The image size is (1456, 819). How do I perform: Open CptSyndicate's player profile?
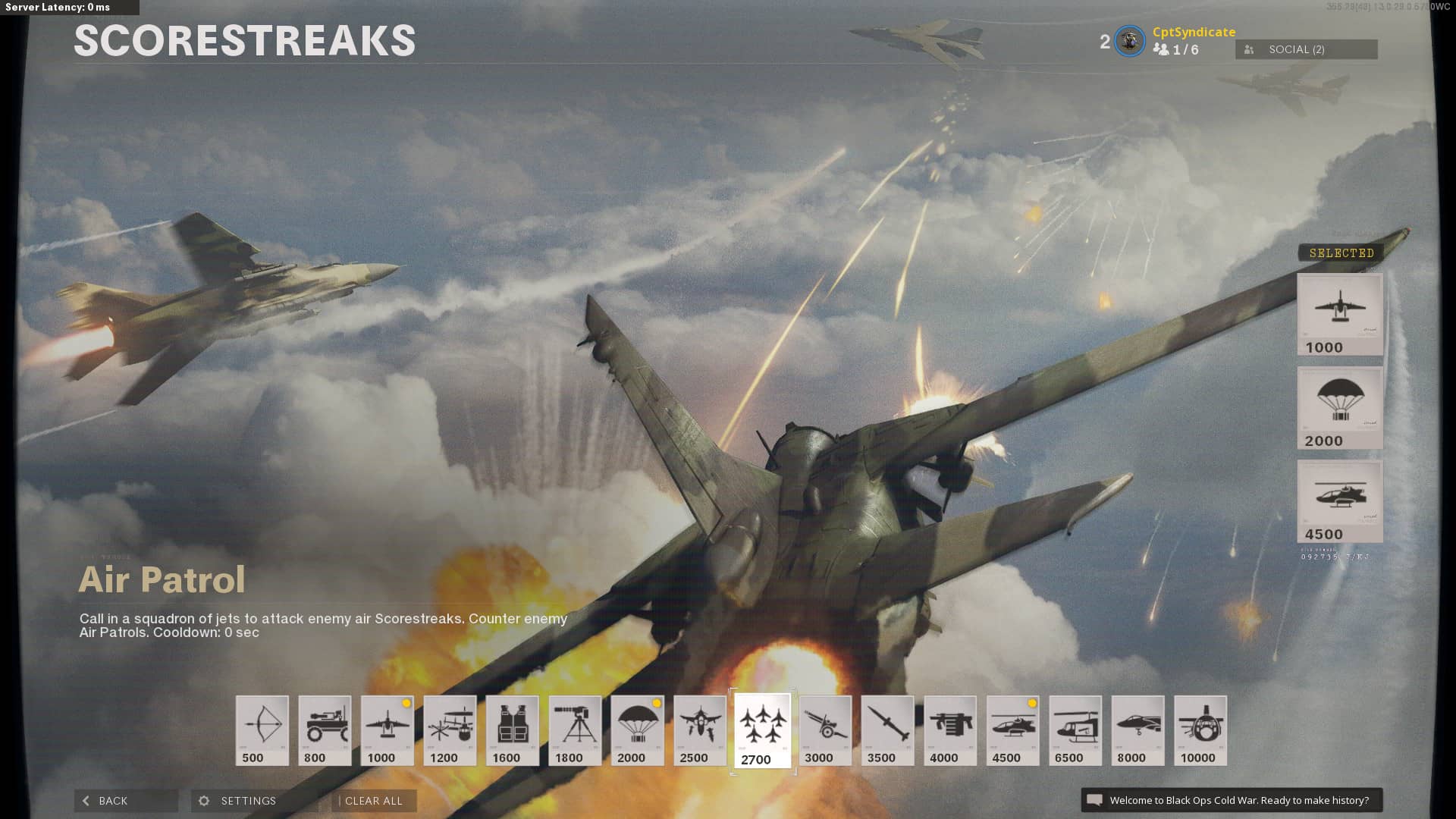(1194, 32)
